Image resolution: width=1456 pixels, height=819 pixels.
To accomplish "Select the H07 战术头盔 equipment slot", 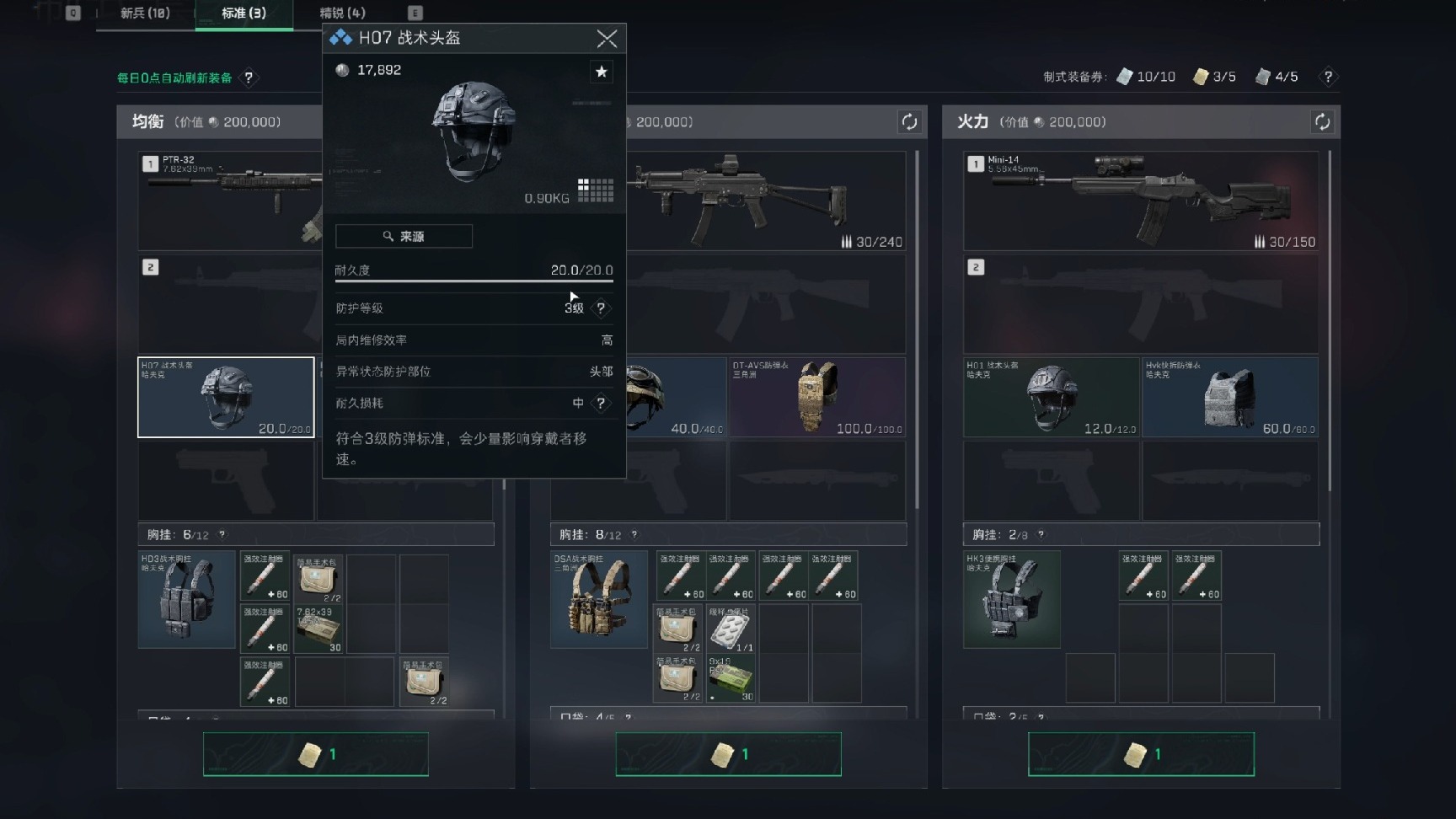I will point(226,398).
